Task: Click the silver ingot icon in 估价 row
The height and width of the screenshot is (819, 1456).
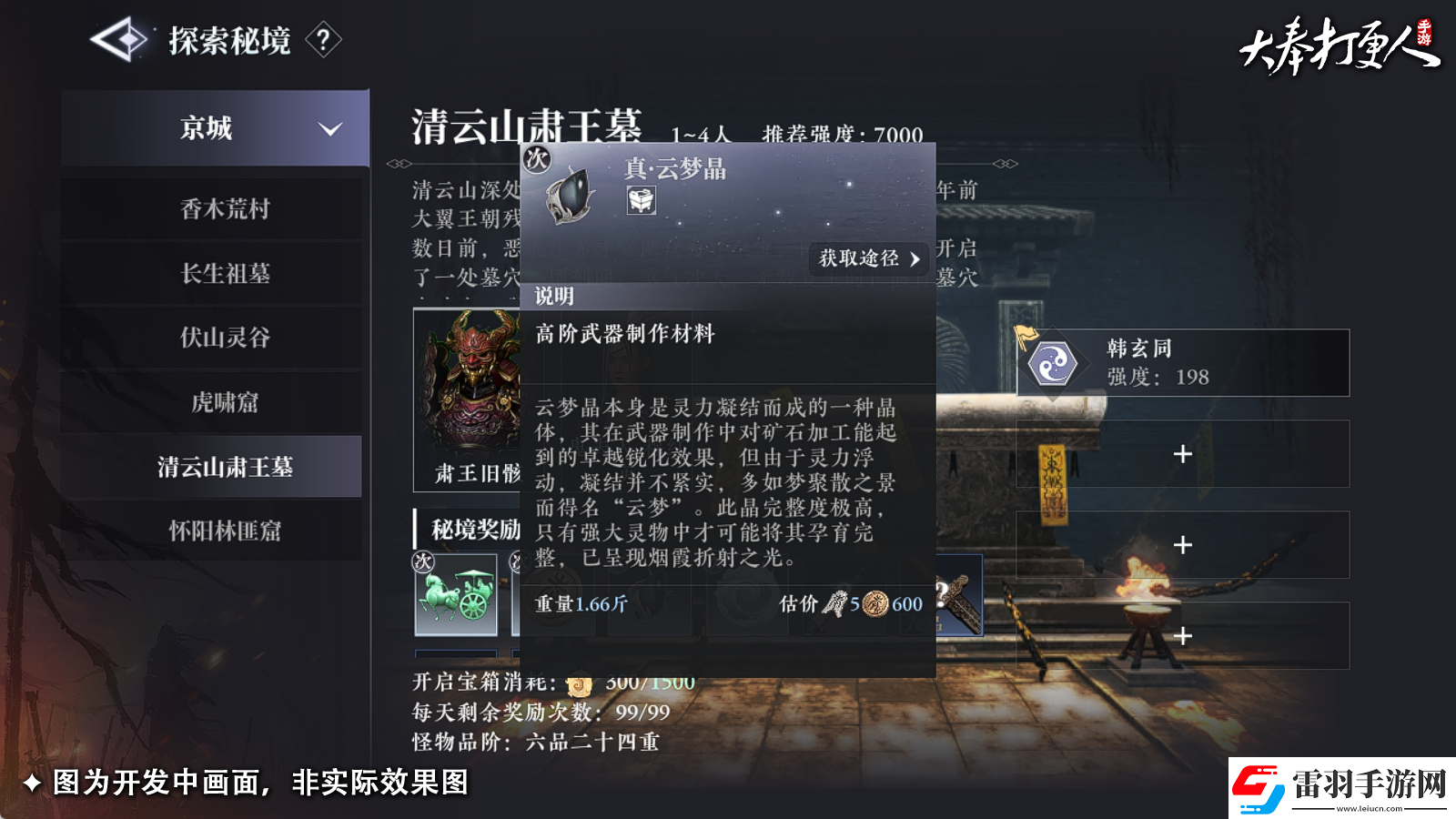Action: coord(834,602)
